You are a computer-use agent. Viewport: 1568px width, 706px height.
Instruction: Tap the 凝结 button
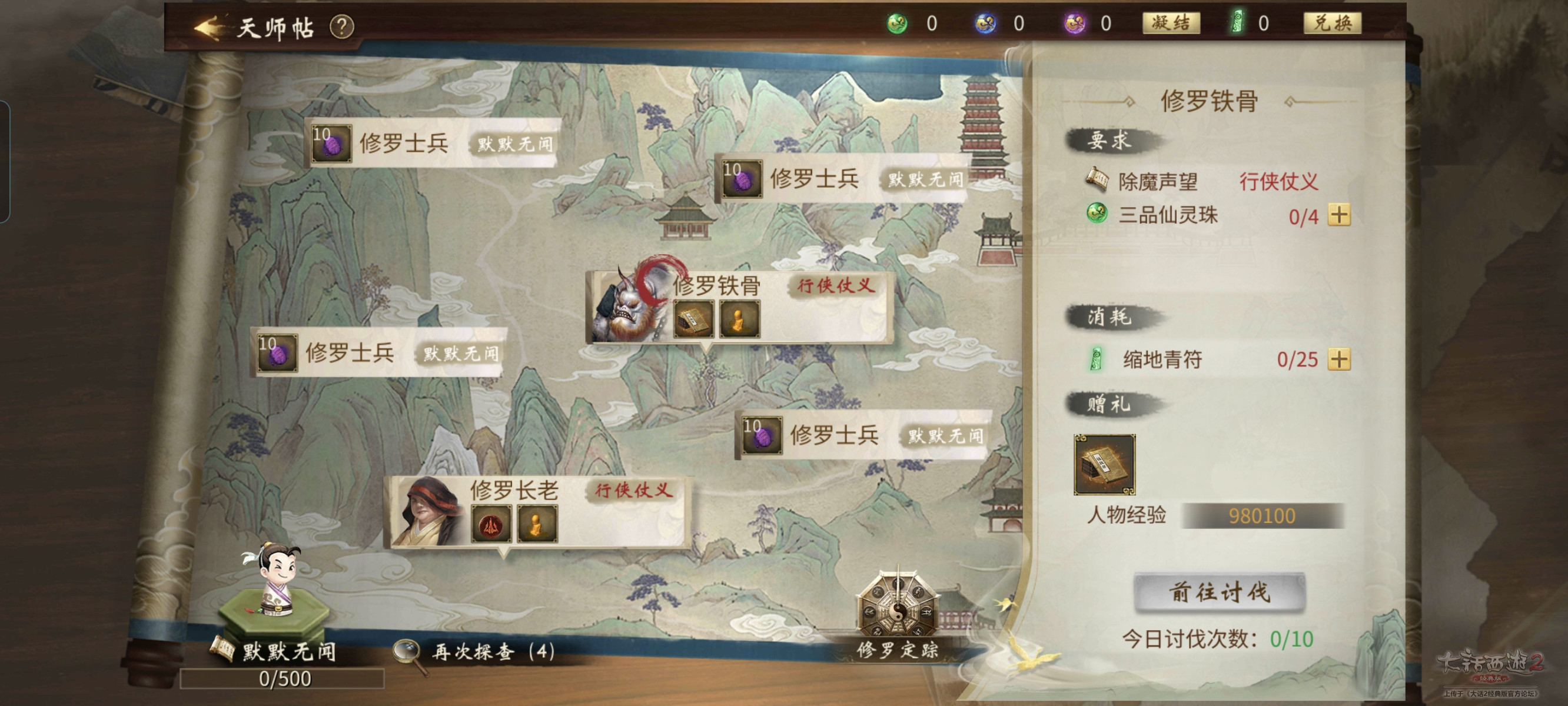click(1170, 23)
